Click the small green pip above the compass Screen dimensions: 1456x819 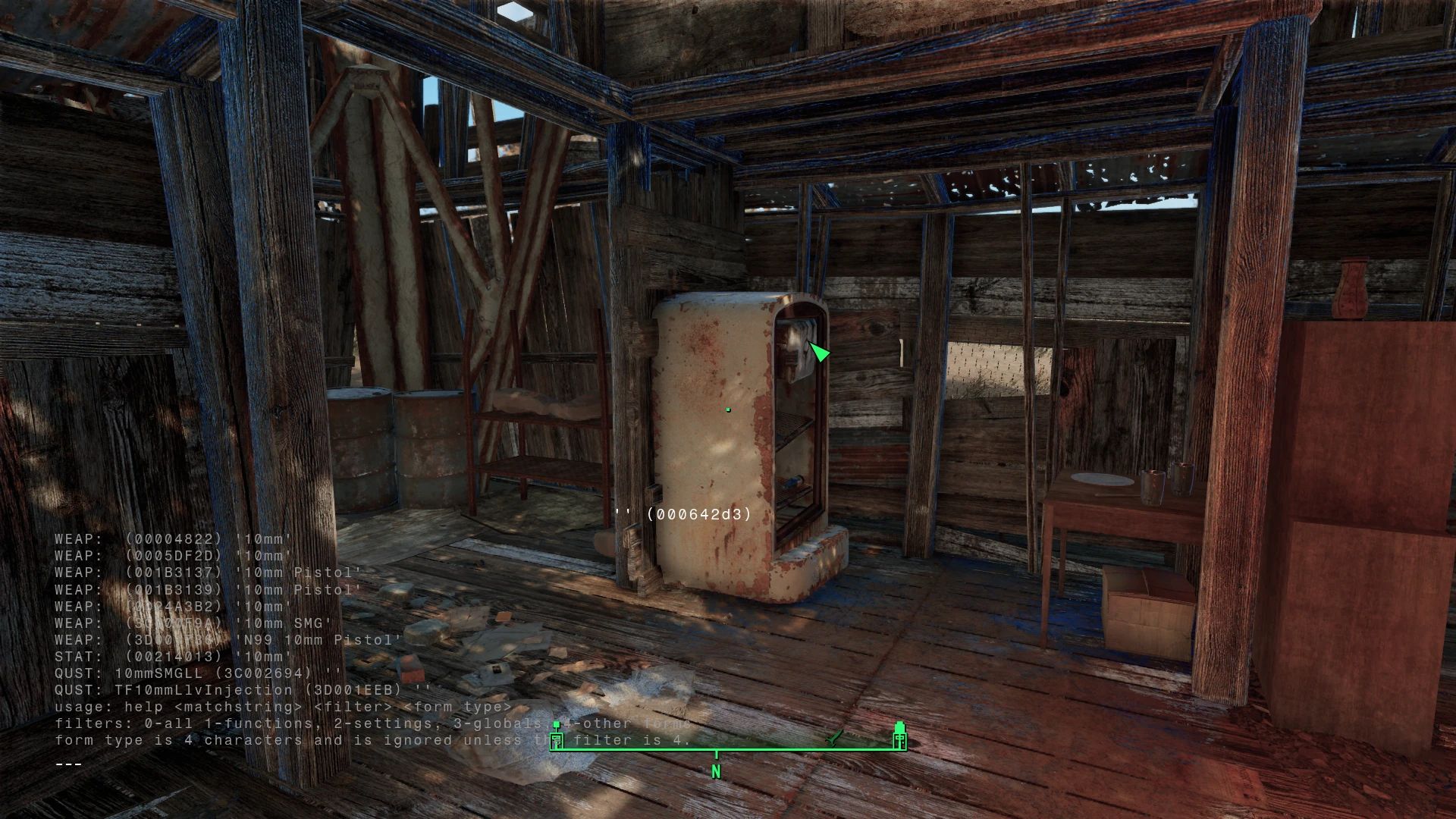[556, 723]
